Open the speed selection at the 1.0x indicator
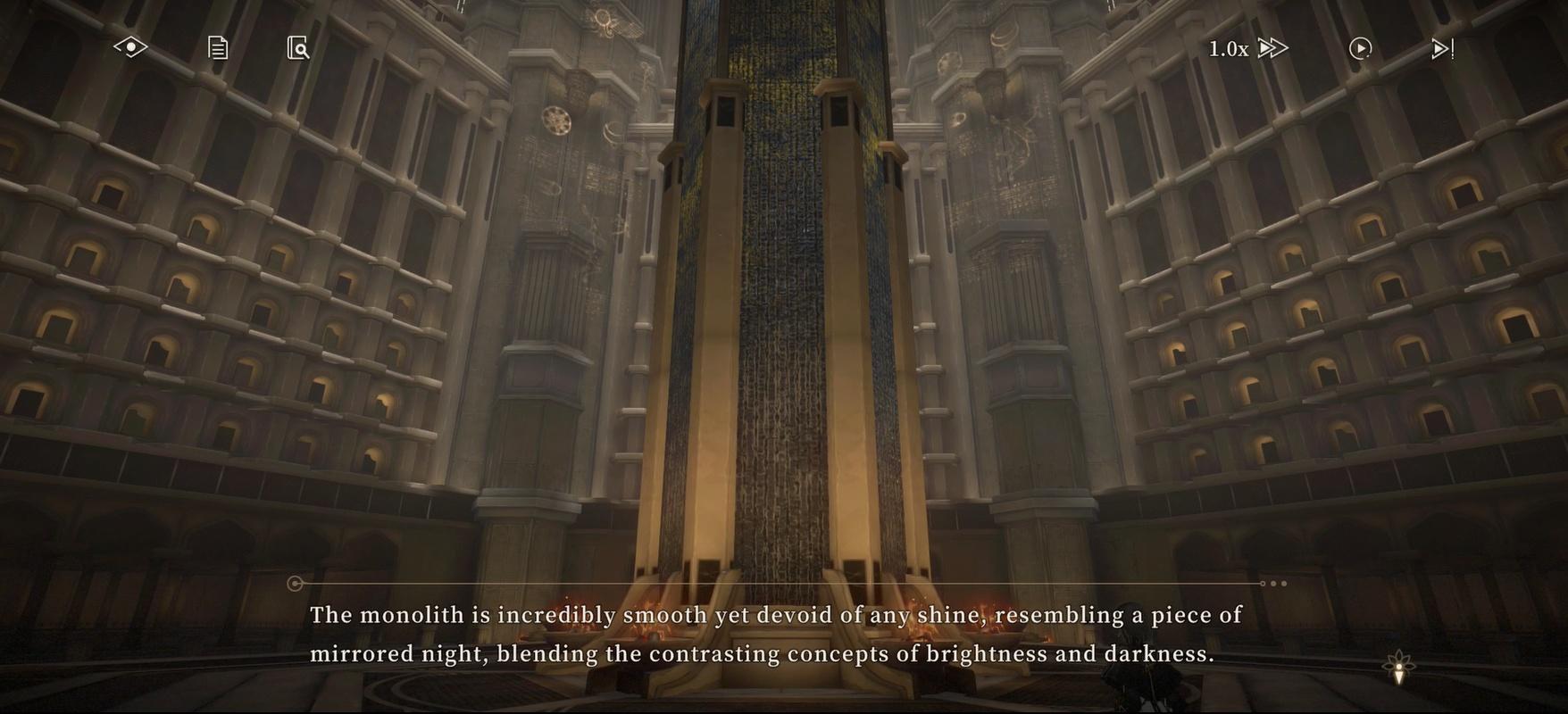The height and width of the screenshot is (714, 1568). [1228, 48]
